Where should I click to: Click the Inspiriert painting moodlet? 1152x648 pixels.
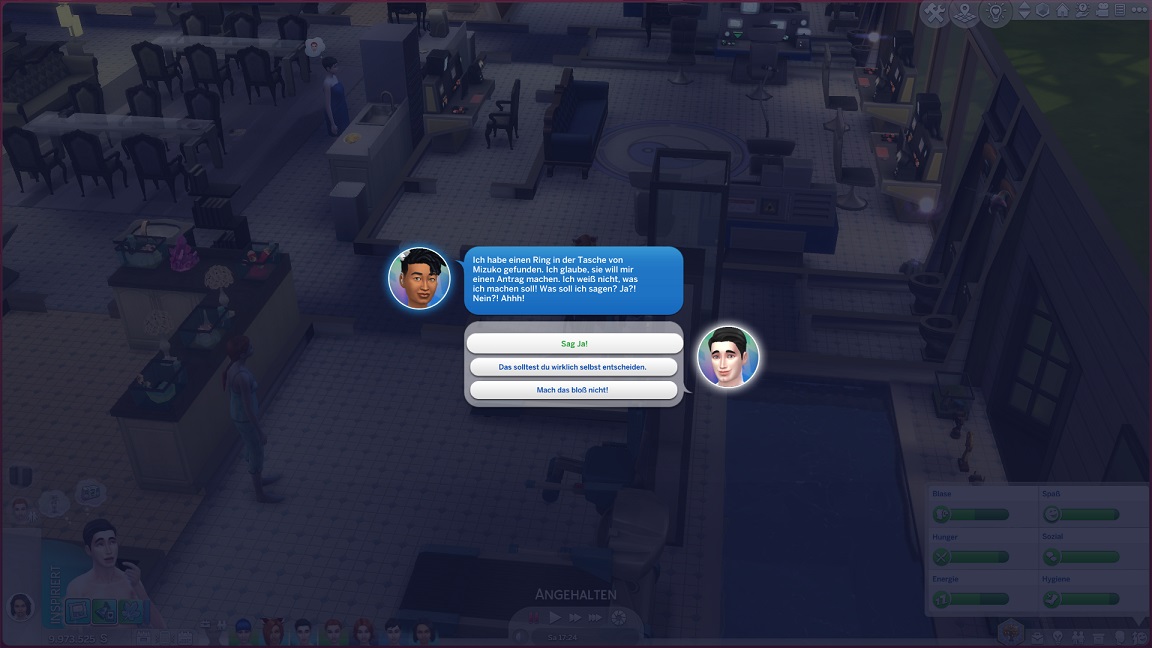(x=78, y=611)
